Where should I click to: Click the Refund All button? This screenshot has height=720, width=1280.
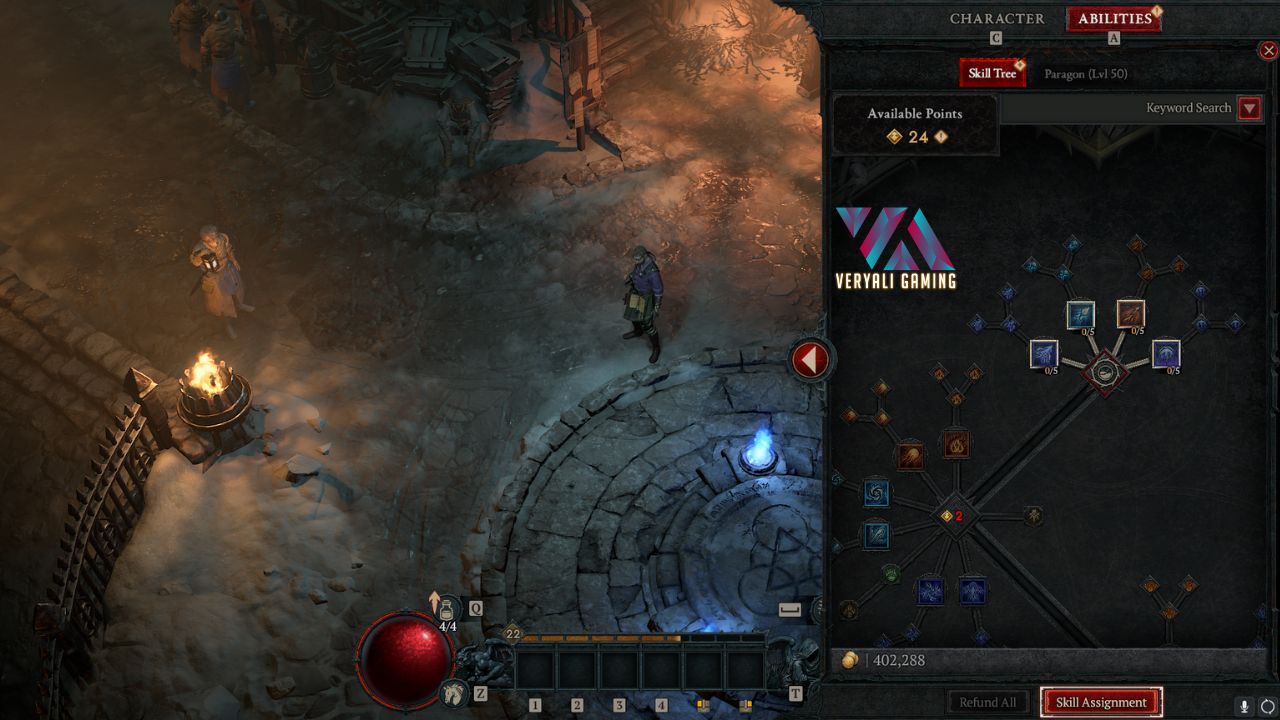987,702
